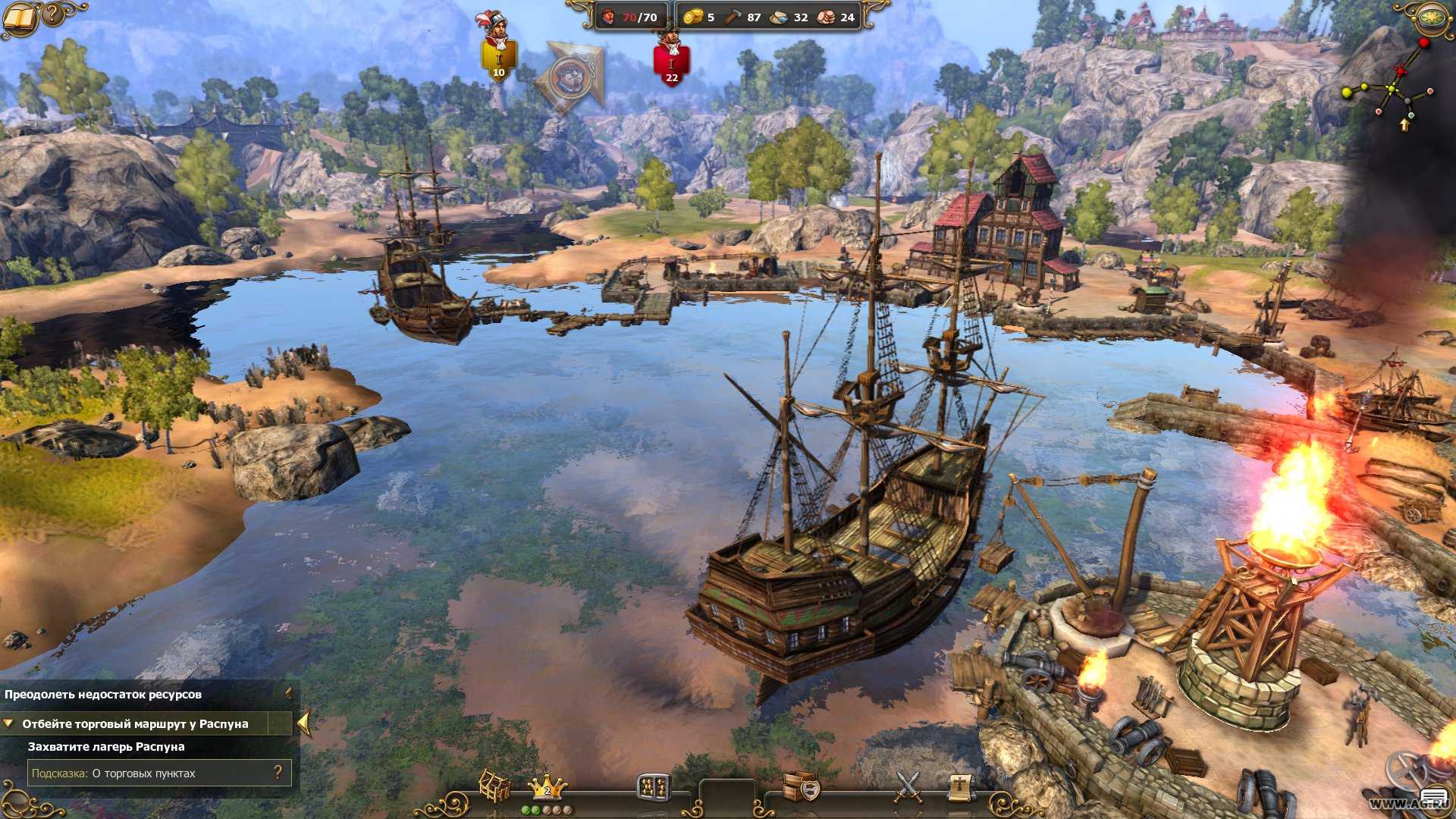Open the golden crown prestige menu
1456x819 pixels.
(547, 787)
